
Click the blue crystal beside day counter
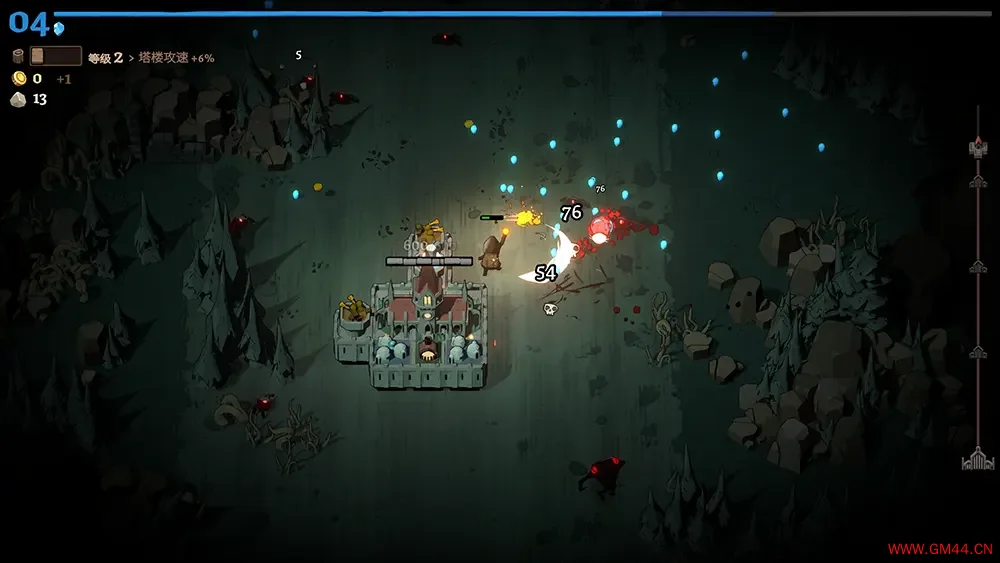tap(59, 28)
